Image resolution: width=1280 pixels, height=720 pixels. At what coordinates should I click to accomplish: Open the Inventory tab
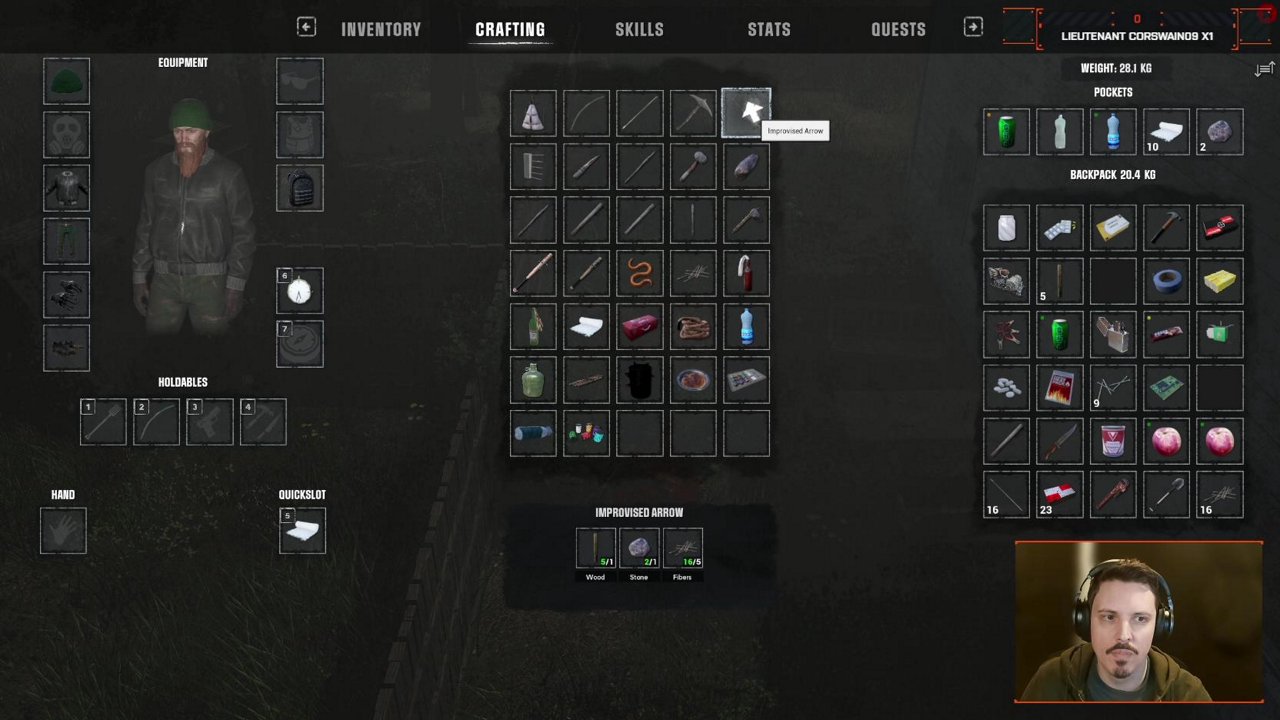[x=381, y=30]
